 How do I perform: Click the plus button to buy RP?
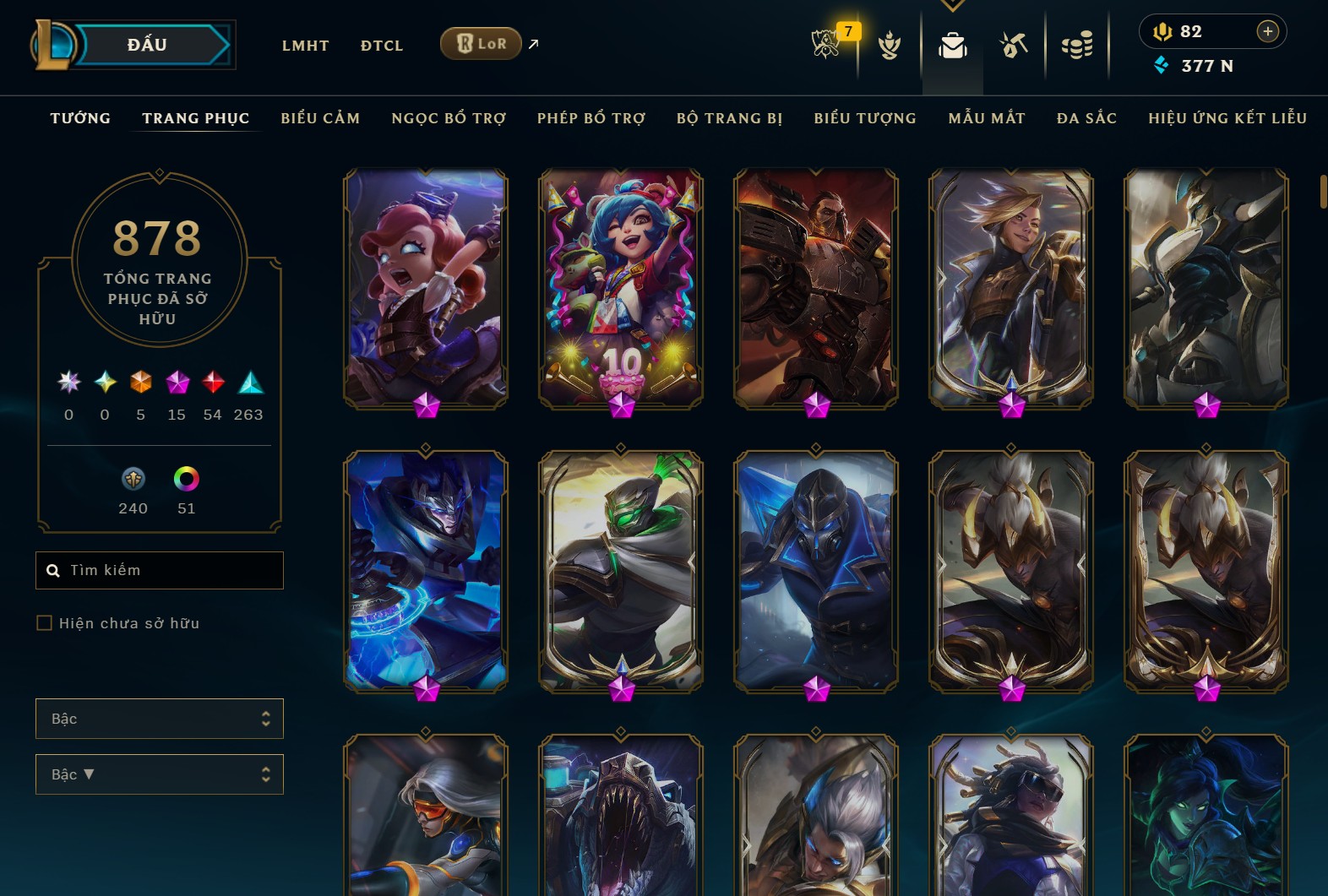[x=1267, y=31]
